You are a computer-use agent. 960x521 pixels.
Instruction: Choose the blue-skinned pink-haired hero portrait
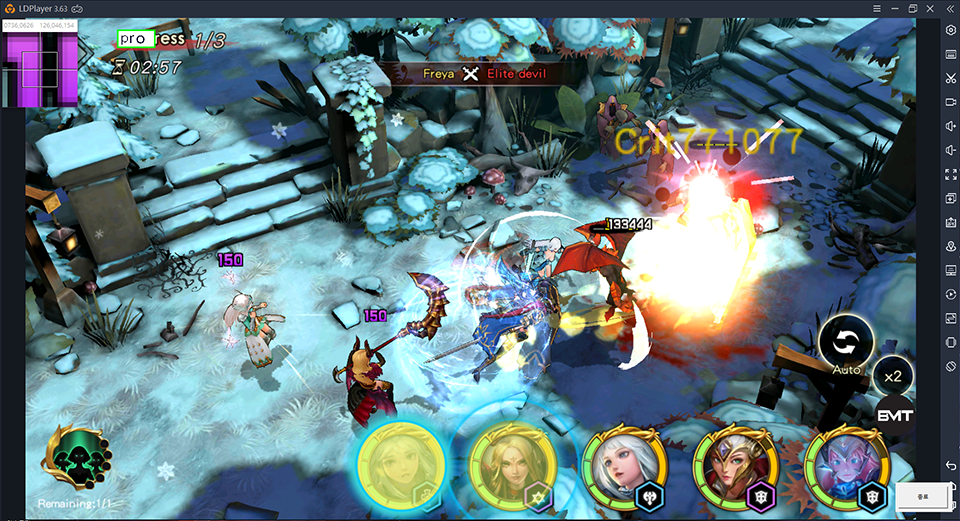coord(845,468)
